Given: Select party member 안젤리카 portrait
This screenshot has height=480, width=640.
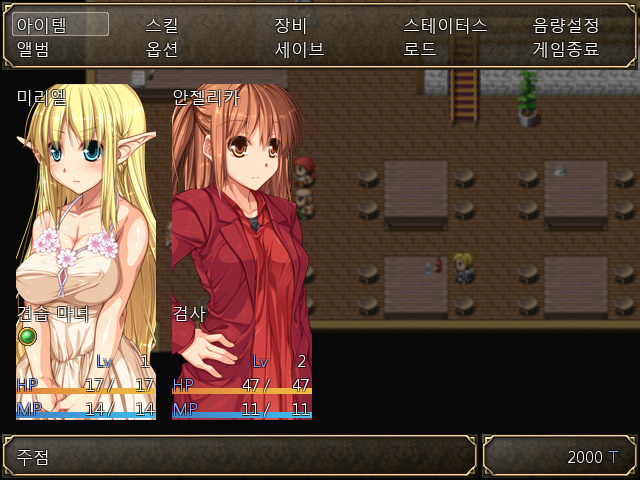Looking at the screenshot, I should click(x=242, y=250).
